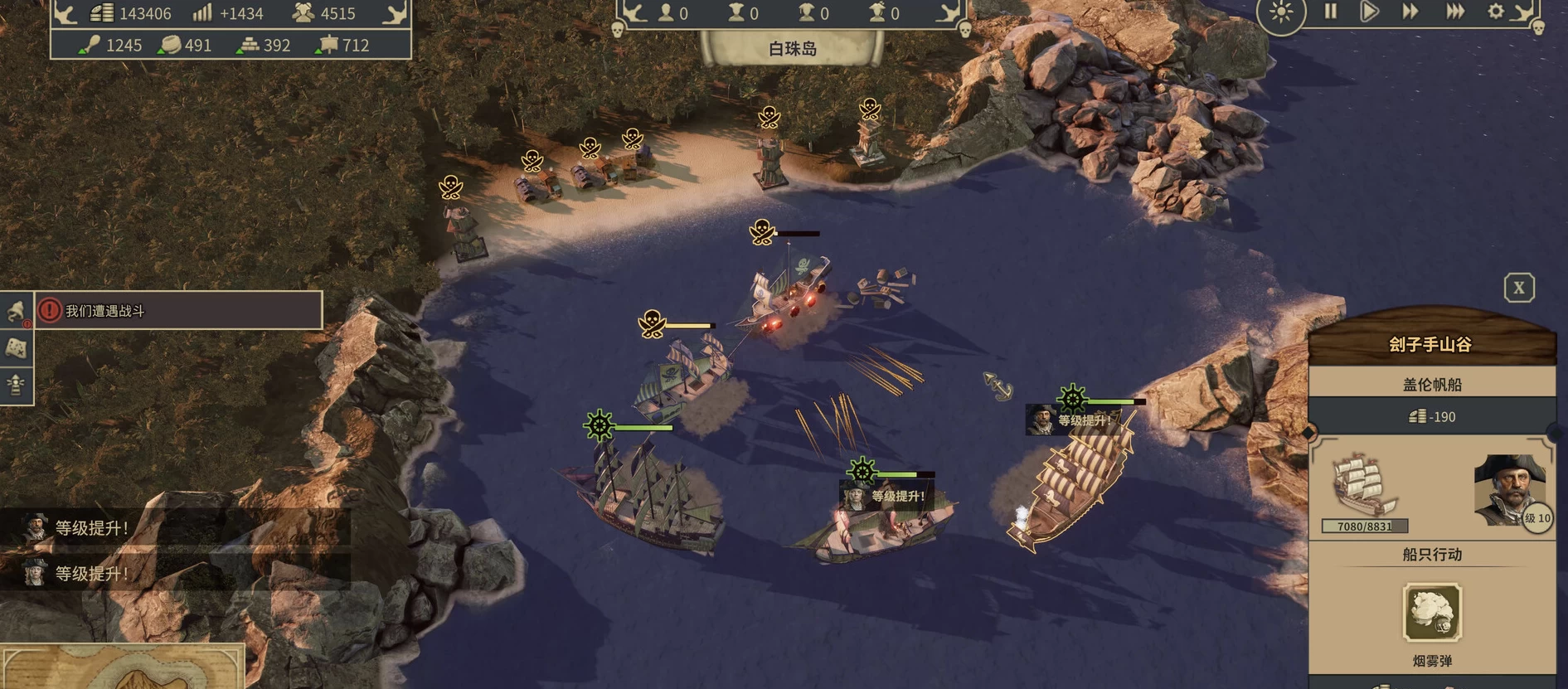This screenshot has height=689, width=1568.
Task: Select the first 等级提升 level-up notification
Action: (x=91, y=528)
